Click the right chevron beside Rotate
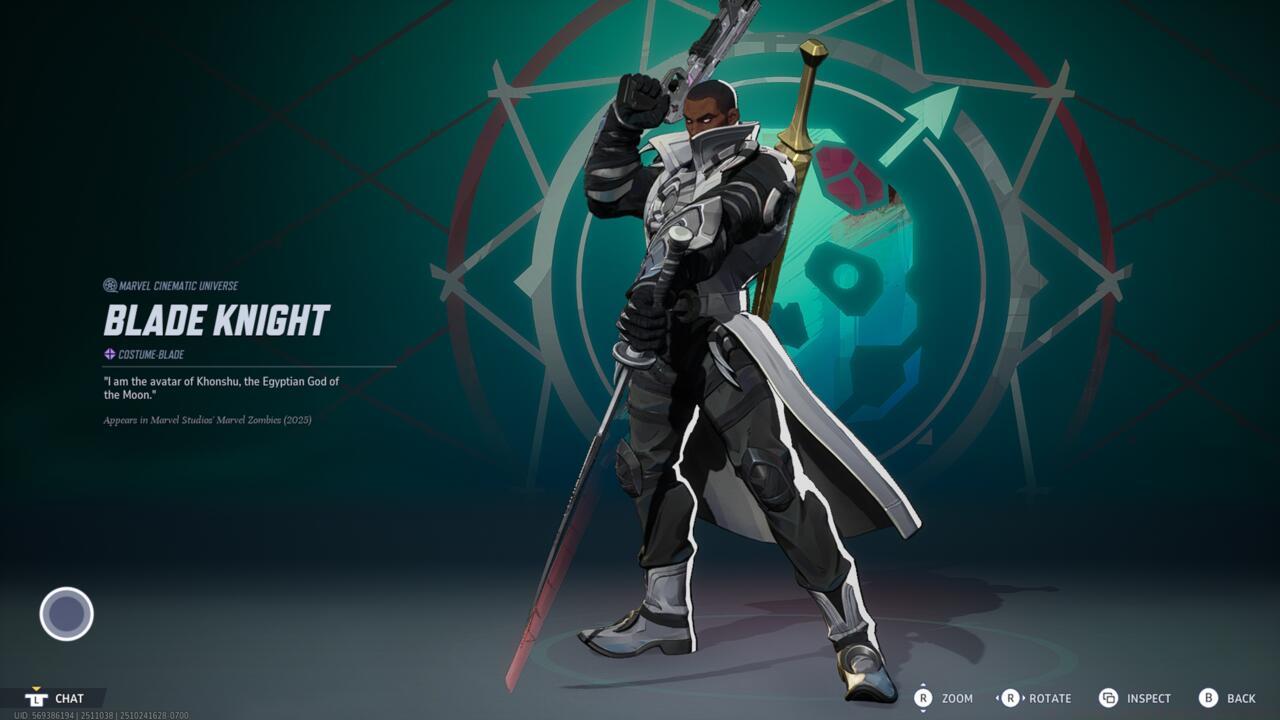This screenshot has height=720, width=1280. point(1023,698)
